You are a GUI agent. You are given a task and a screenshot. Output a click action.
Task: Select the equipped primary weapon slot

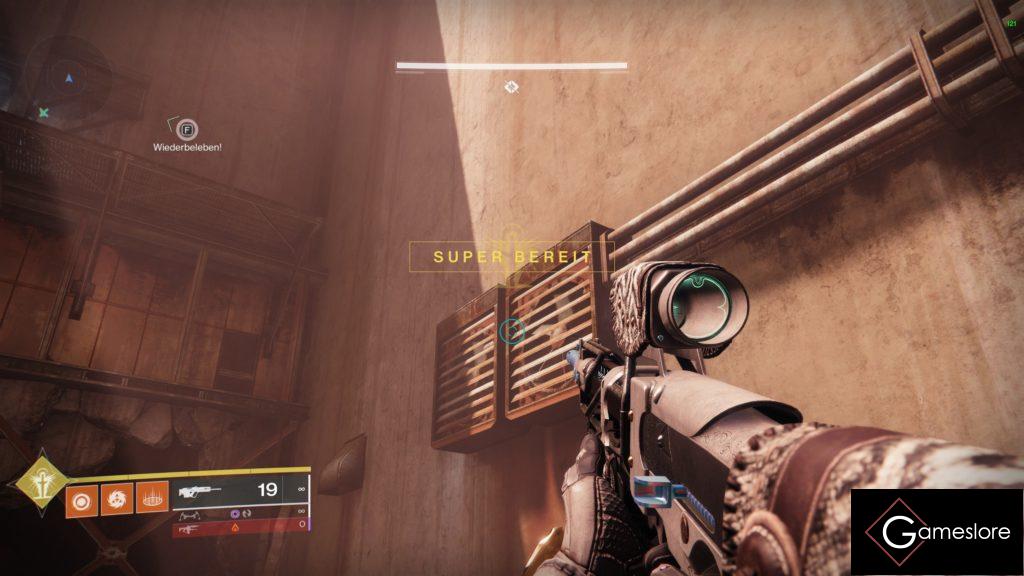tap(240, 490)
